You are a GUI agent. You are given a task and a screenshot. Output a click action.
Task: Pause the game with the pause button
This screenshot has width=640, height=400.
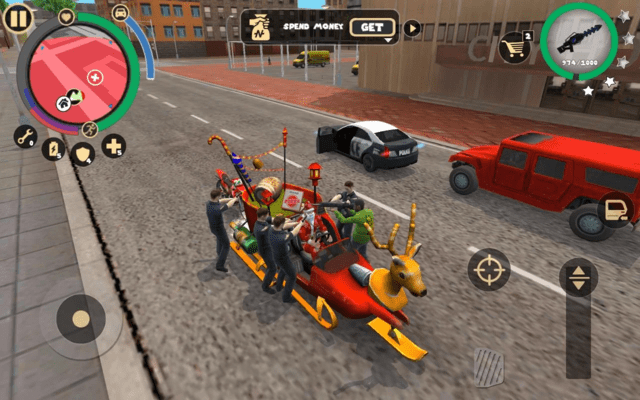click(x=18, y=17)
